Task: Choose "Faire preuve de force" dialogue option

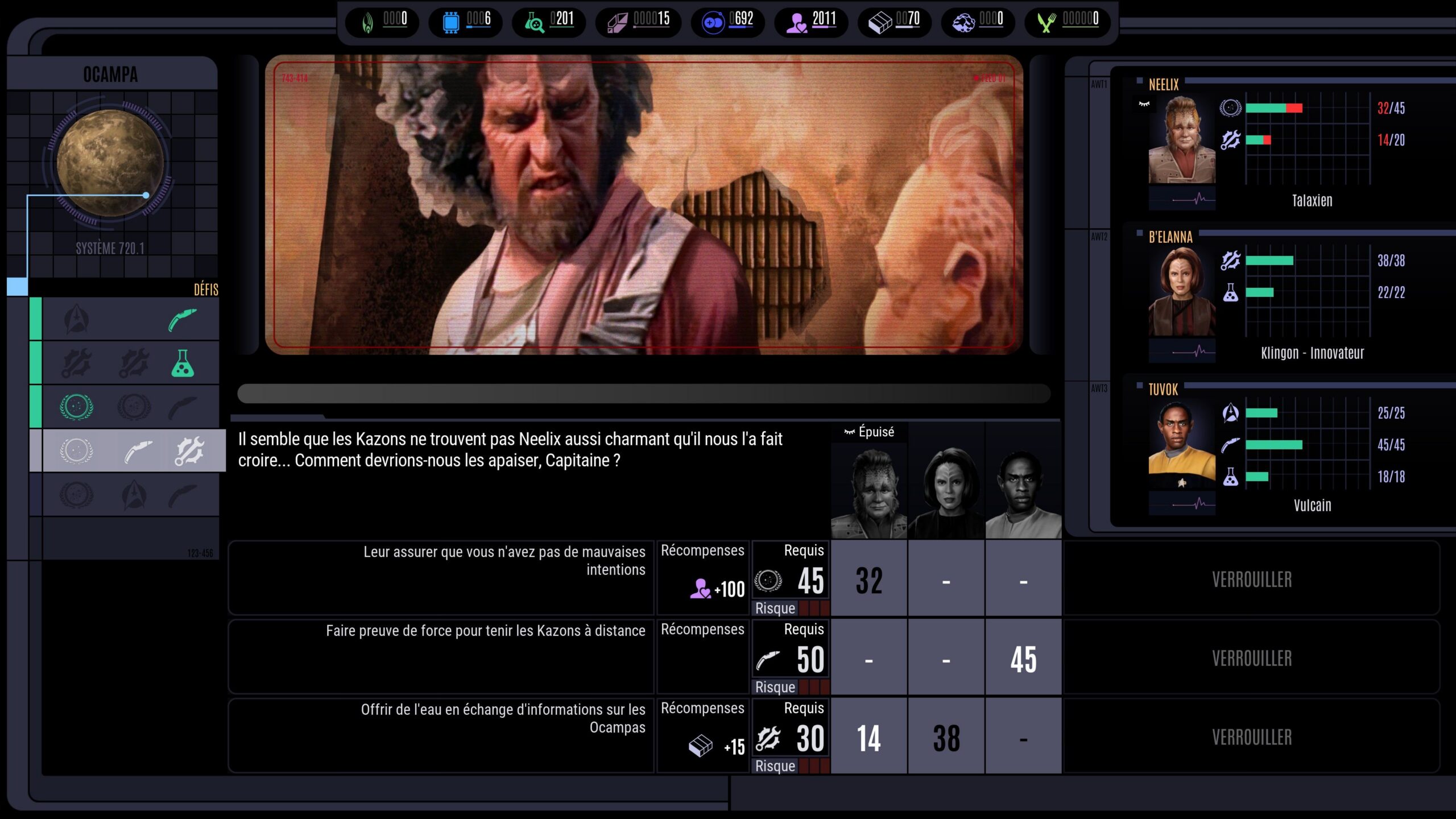Action: [x=441, y=657]
